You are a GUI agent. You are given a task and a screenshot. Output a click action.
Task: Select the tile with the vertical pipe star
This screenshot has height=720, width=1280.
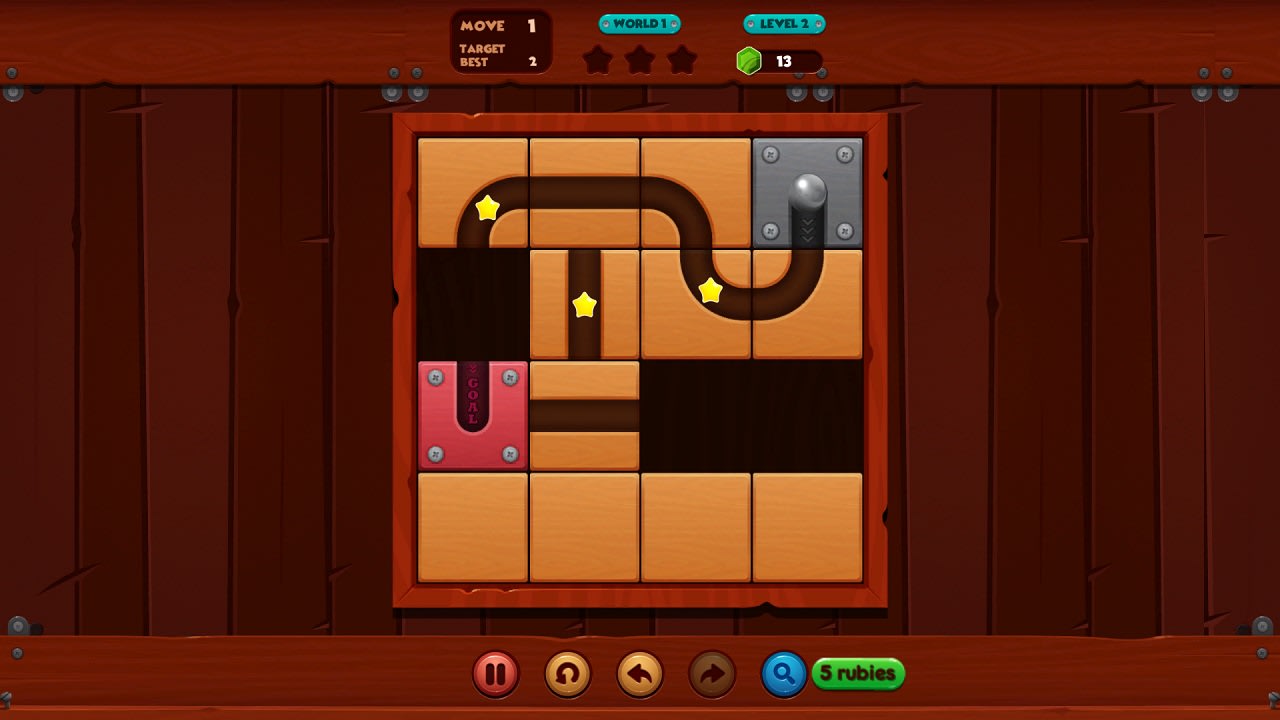pos(584,301)
